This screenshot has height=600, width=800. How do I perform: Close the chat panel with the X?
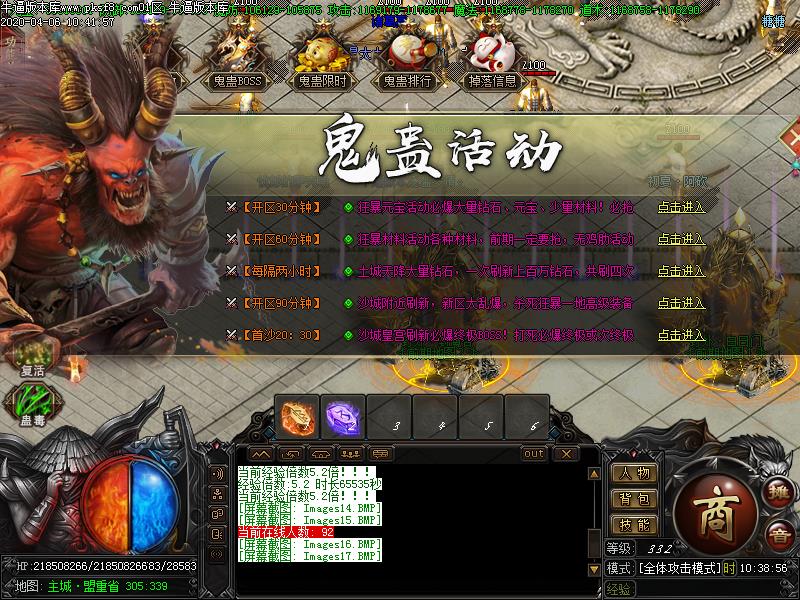point(567,454)
